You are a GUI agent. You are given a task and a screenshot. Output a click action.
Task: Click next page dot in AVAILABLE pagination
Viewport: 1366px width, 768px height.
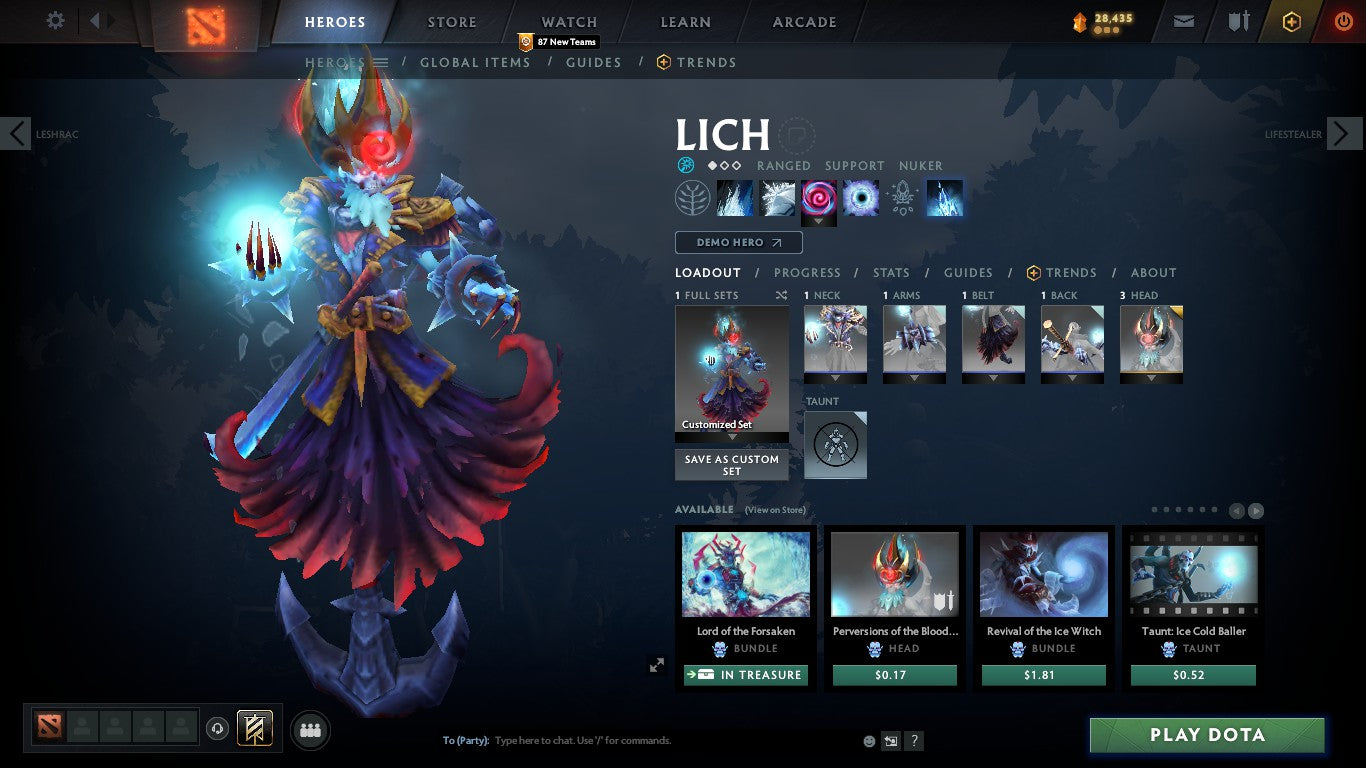coord(1165,509)
